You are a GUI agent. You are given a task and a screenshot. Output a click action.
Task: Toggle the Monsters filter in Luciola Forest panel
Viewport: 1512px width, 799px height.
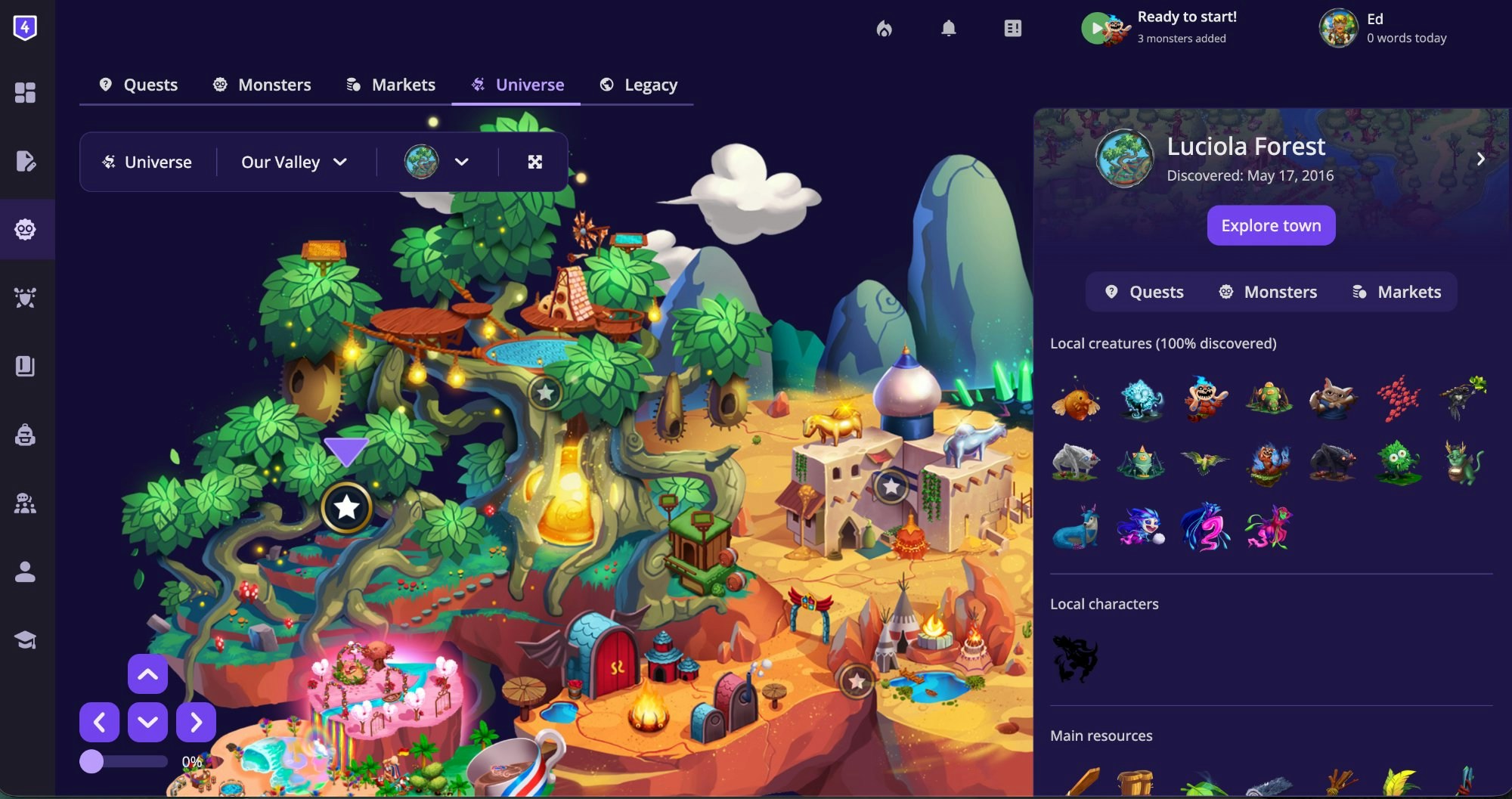(x=1267, y=292)
